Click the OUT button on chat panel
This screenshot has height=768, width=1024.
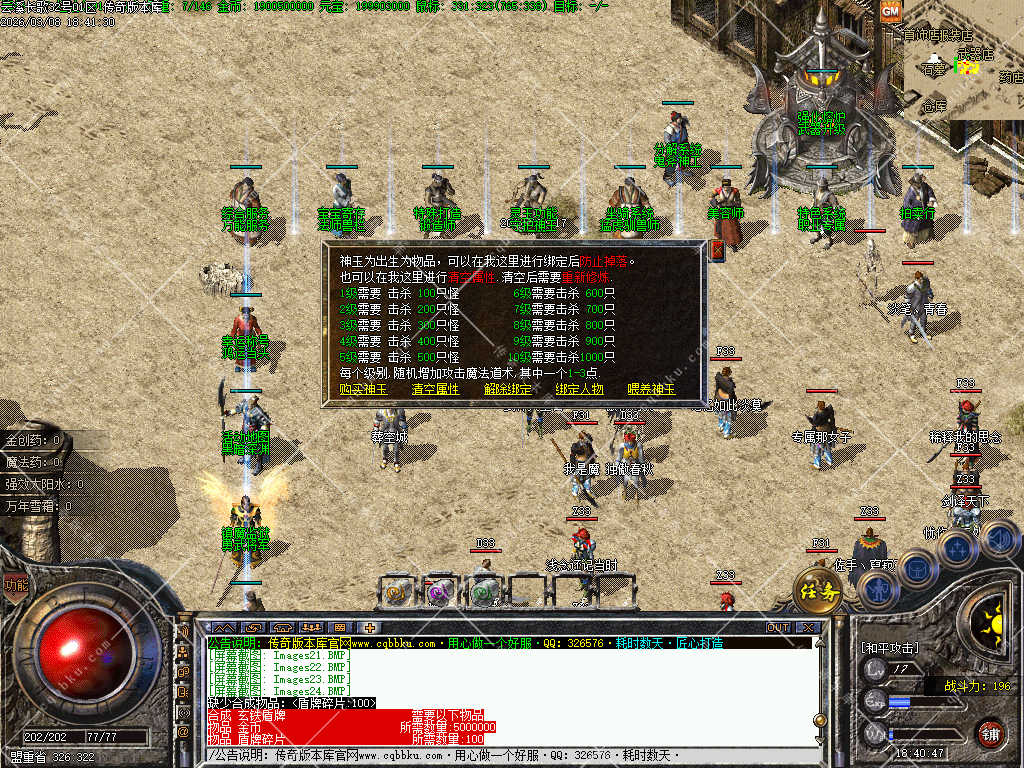778,628
